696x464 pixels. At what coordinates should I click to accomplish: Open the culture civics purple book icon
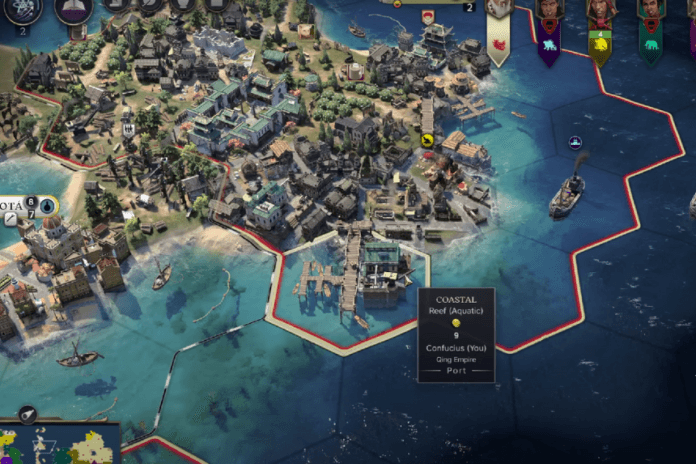click(73, 8)
